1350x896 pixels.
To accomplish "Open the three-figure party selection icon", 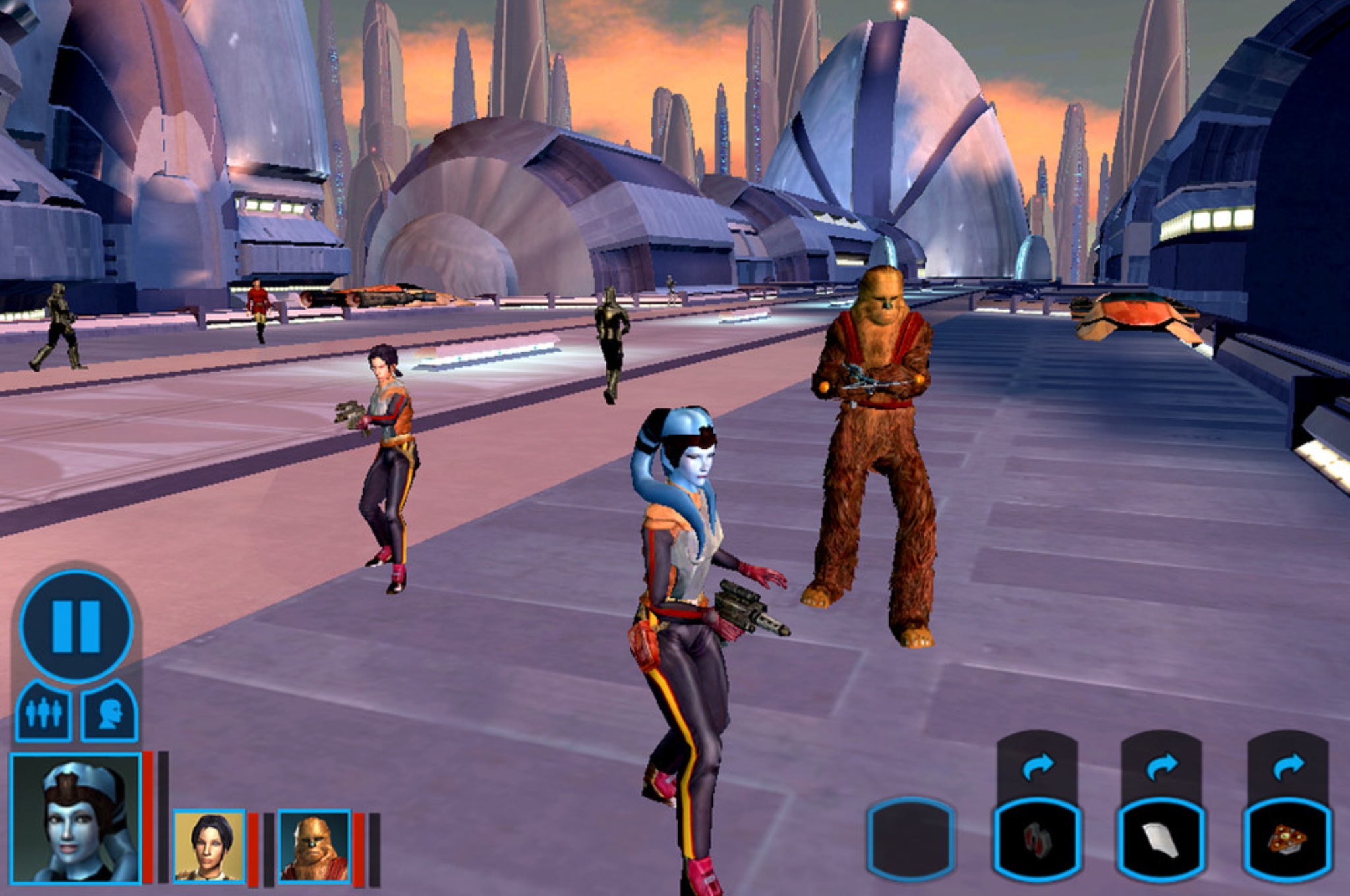I will click(x=44, y=712).
